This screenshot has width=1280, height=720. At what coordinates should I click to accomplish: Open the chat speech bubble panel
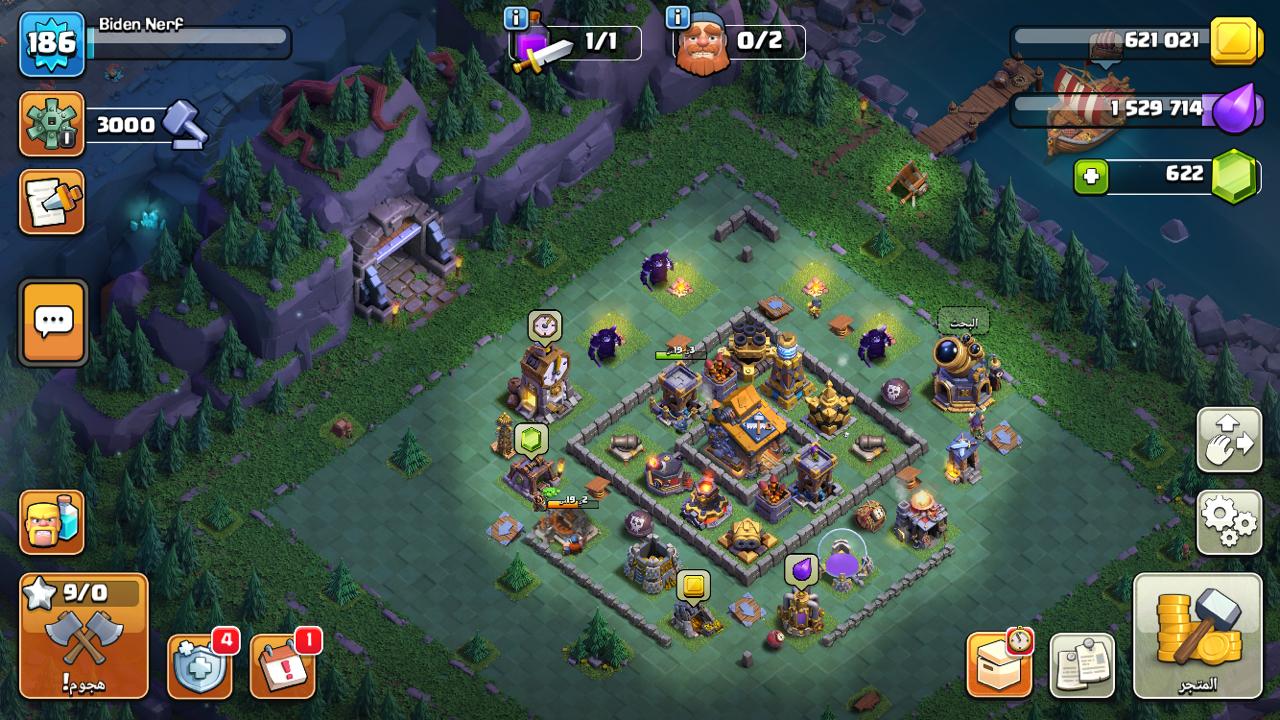point(53,322)
